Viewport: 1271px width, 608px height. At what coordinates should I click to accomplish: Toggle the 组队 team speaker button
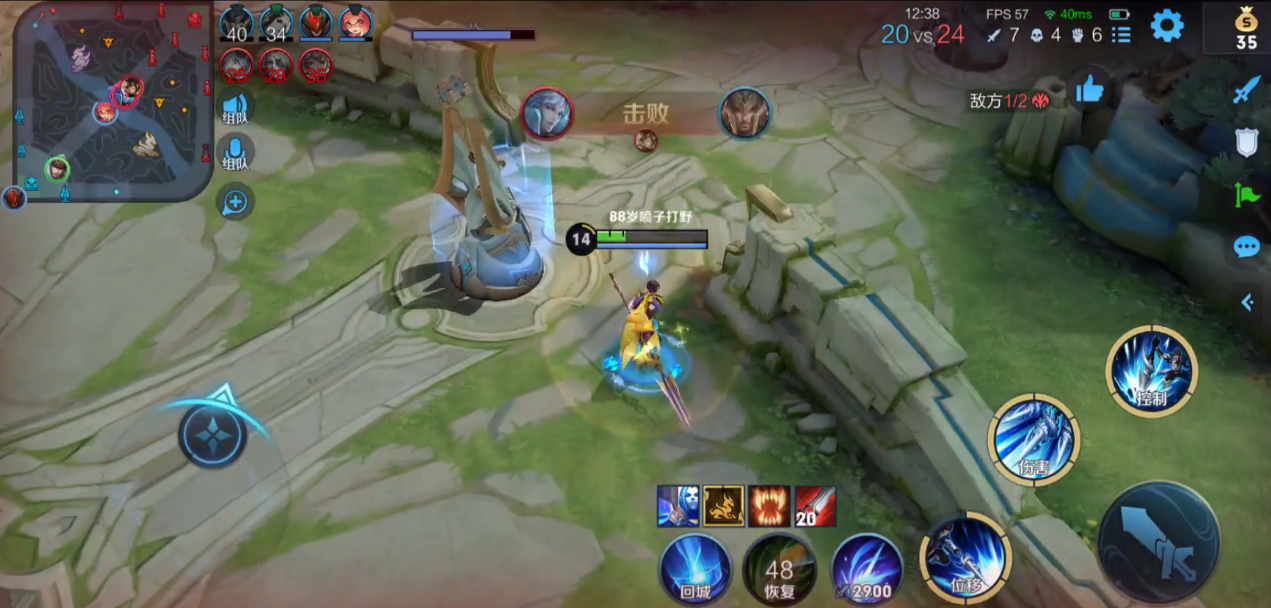tap(235, 108)
